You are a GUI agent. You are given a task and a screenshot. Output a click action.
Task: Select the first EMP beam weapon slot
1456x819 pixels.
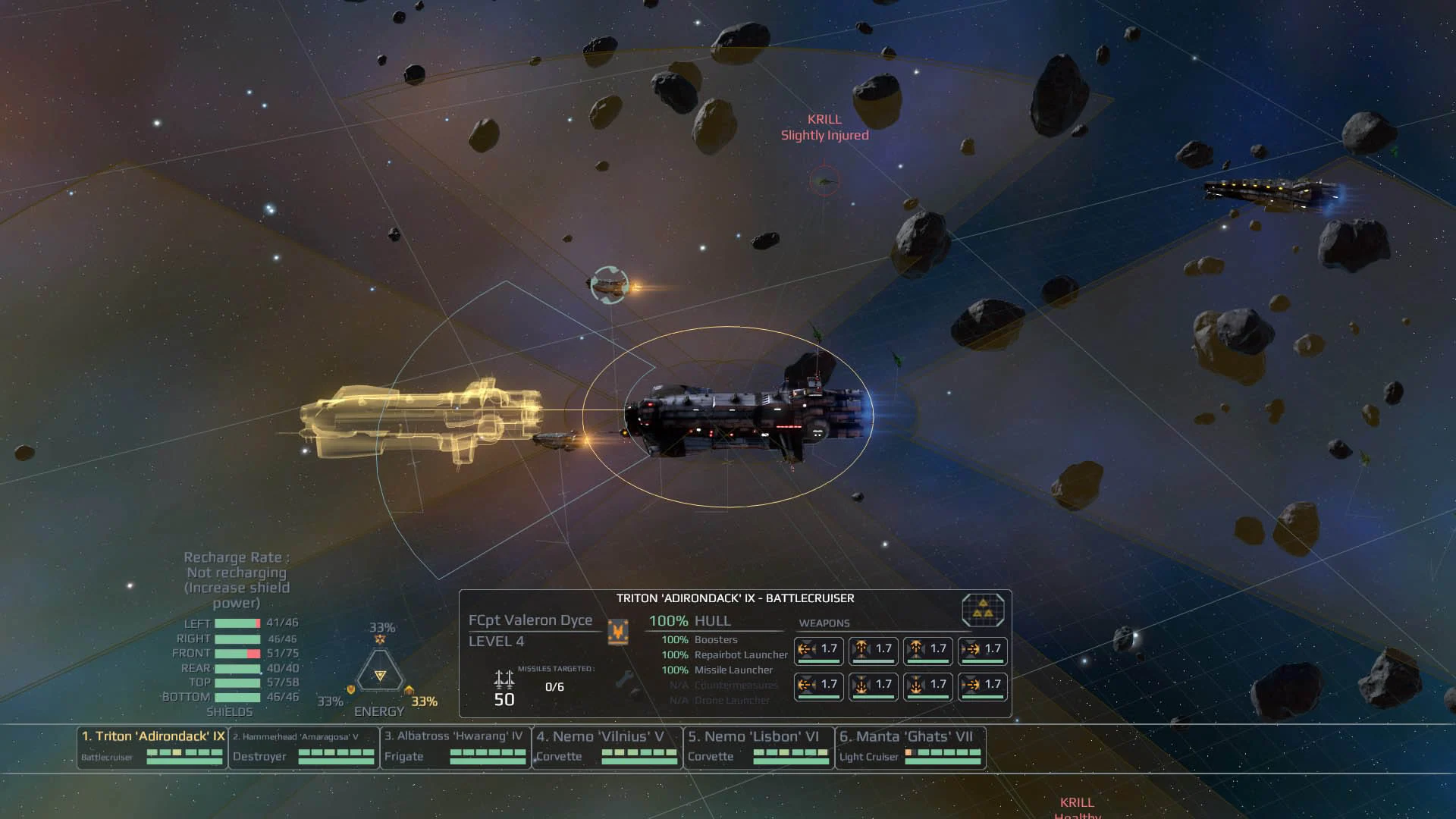point(818,650)
